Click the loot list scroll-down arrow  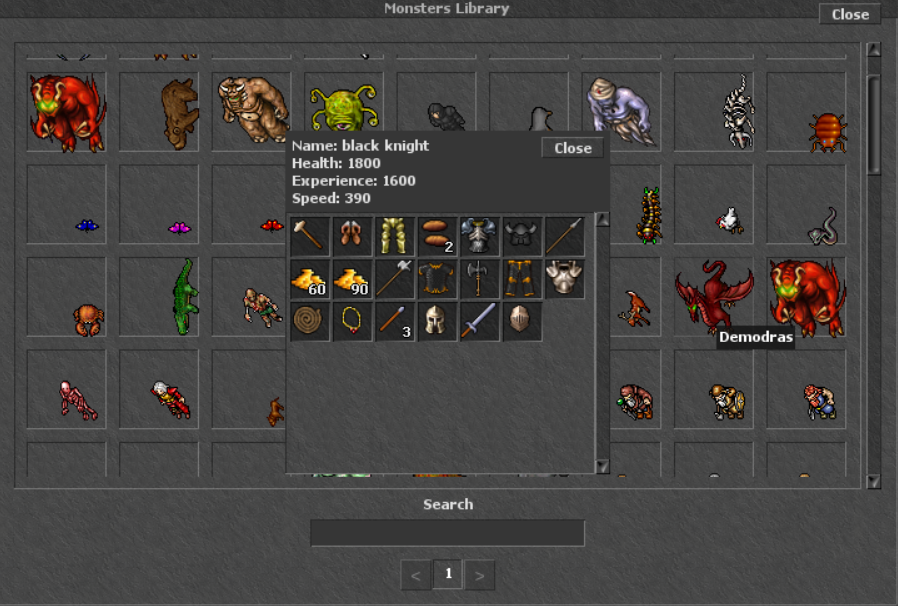pos(602,465)
